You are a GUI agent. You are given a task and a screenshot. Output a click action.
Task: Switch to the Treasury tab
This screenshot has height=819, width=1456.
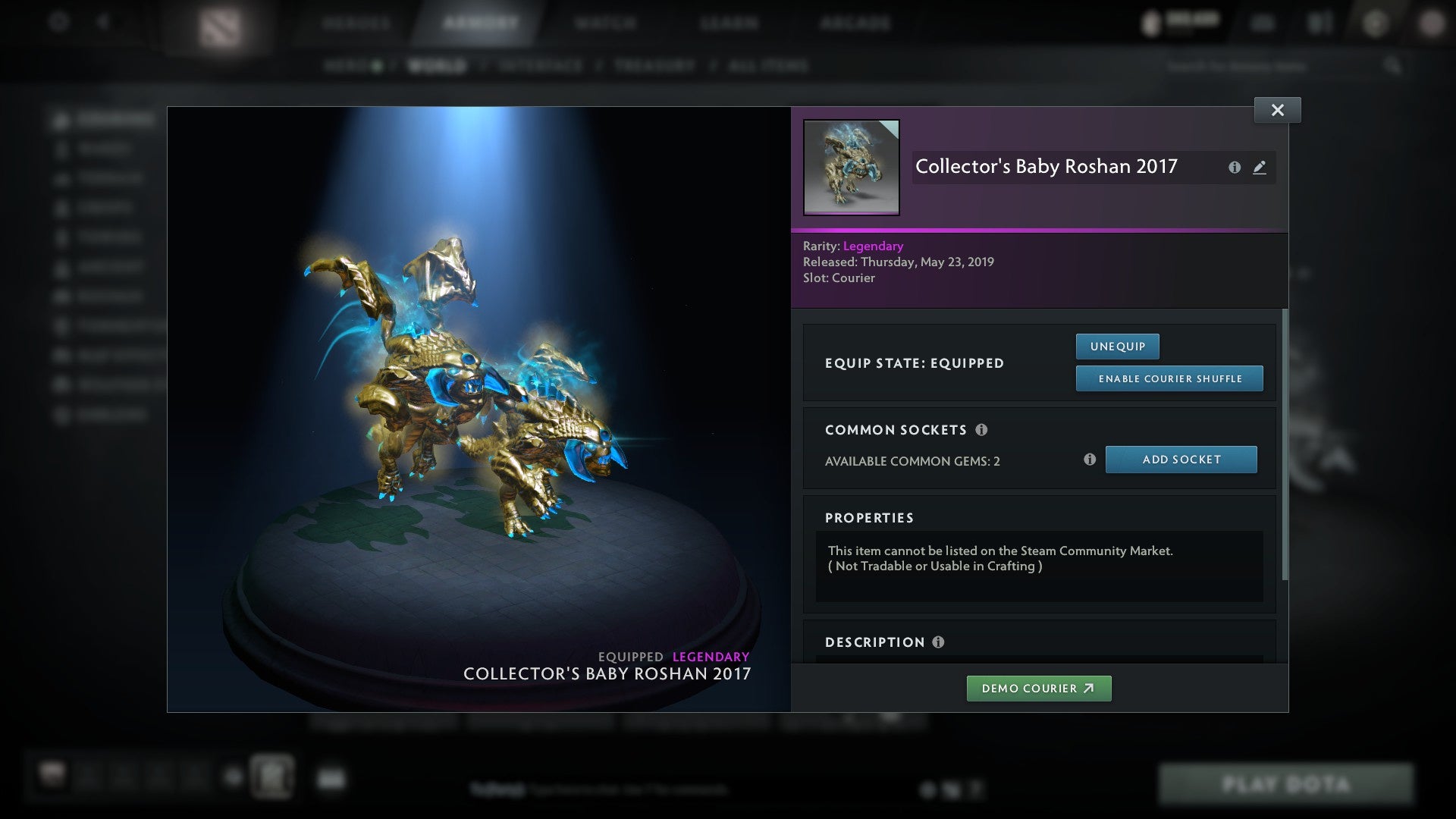(x=654, y=66)
